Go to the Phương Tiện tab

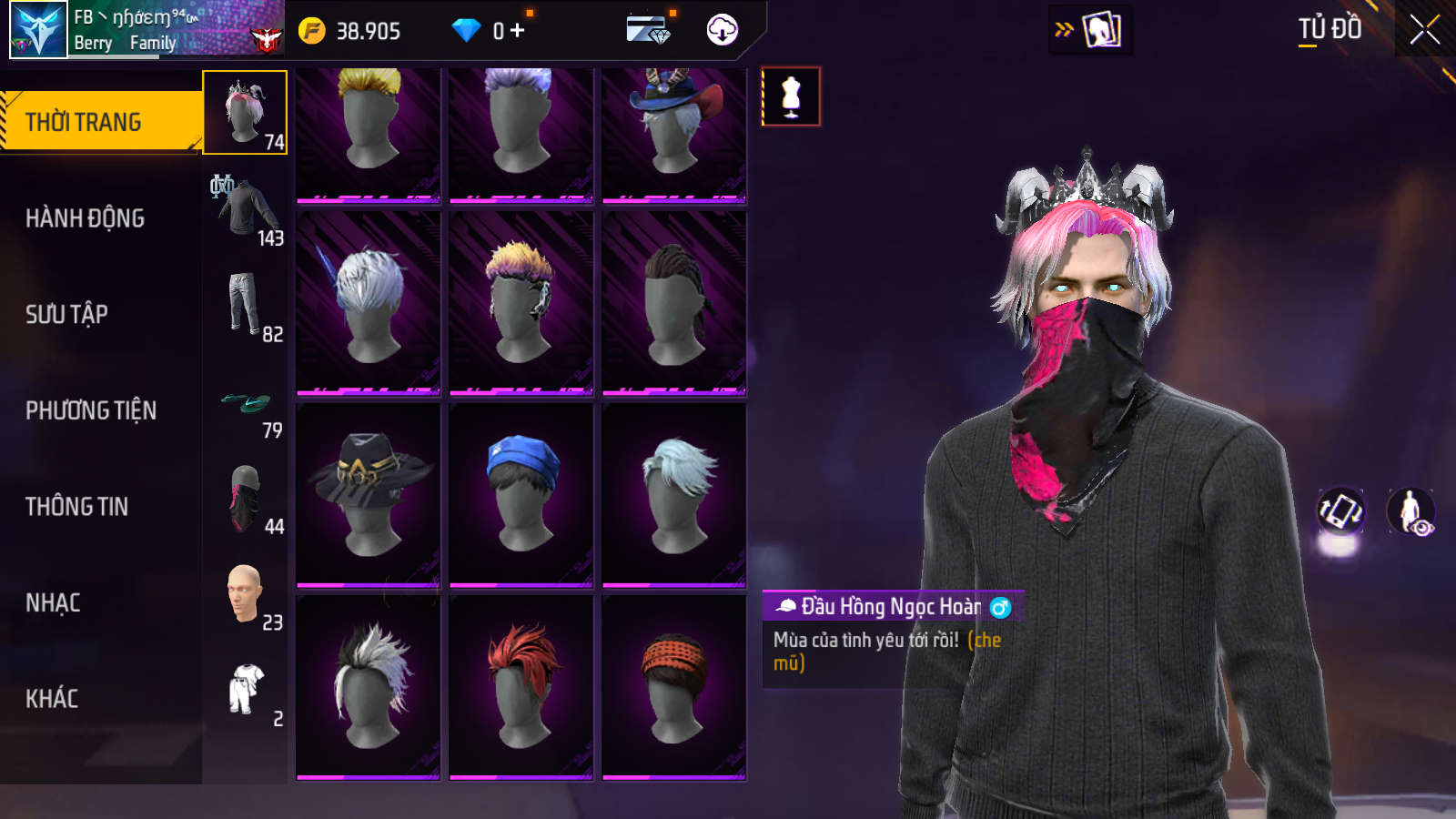click(x=91, y=410)
